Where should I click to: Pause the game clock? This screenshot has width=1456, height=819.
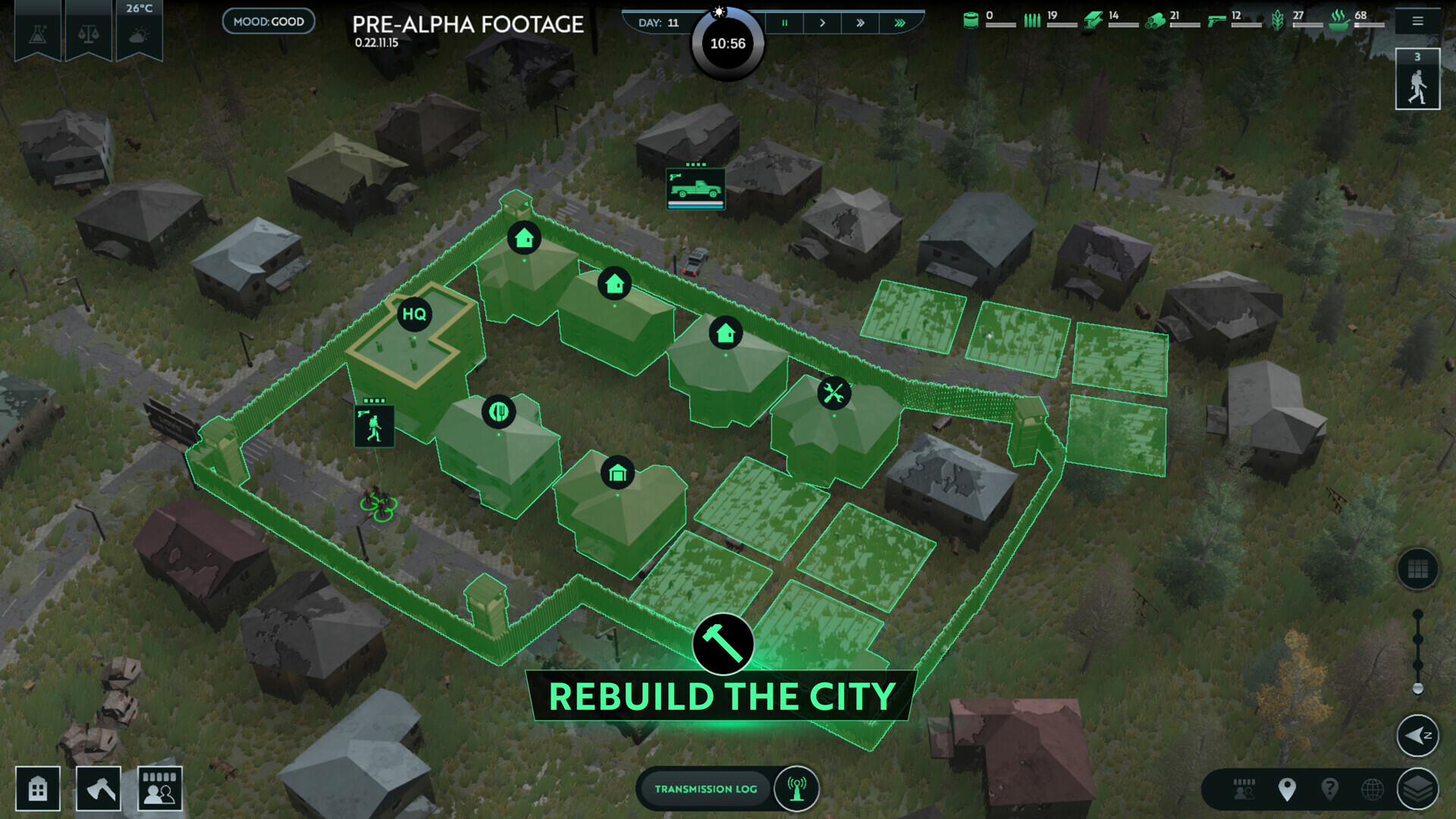pos(785,23)
